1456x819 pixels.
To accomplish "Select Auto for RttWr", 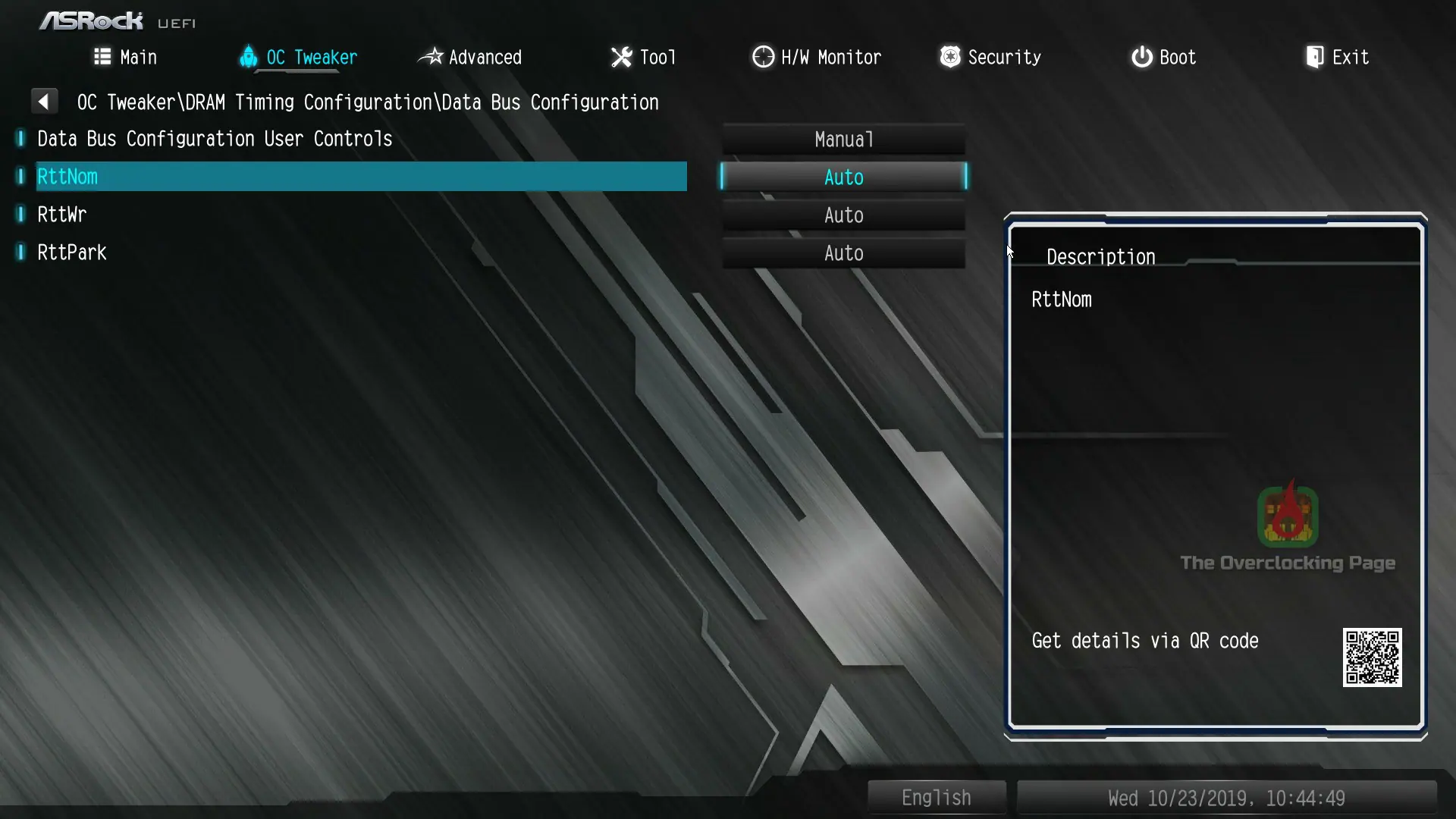I will click(x=843, y=215).
